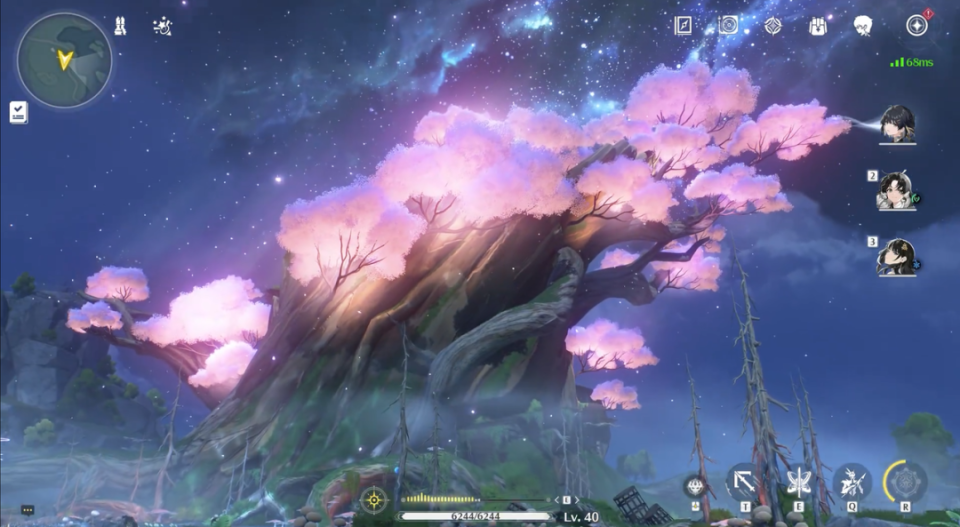960x527 pixels.
Task: Activate the butterfly-shaped skill
Action: pos(799,482)
